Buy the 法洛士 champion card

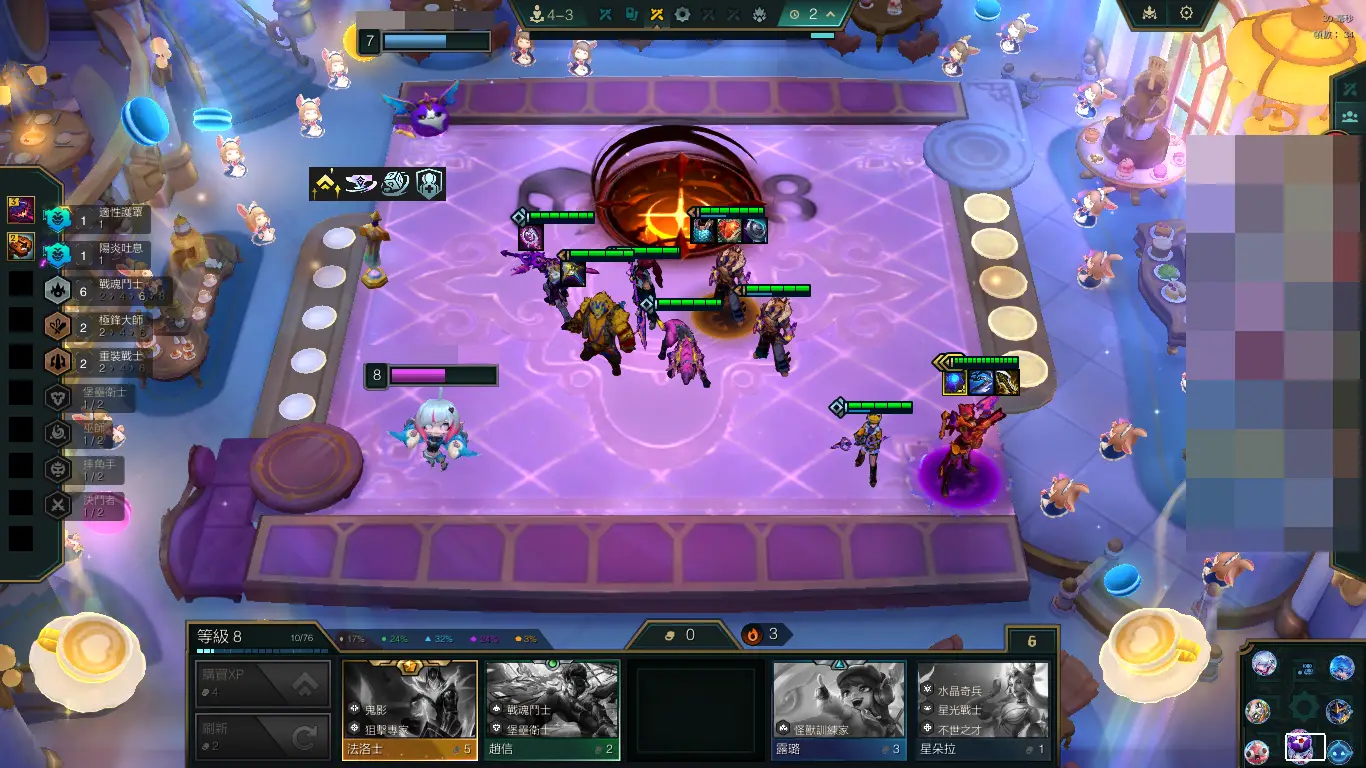[410, 709]
